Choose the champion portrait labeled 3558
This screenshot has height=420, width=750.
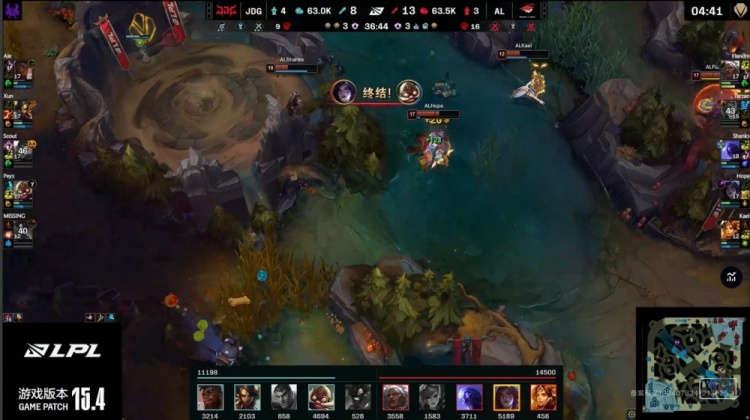coord(395,396)
